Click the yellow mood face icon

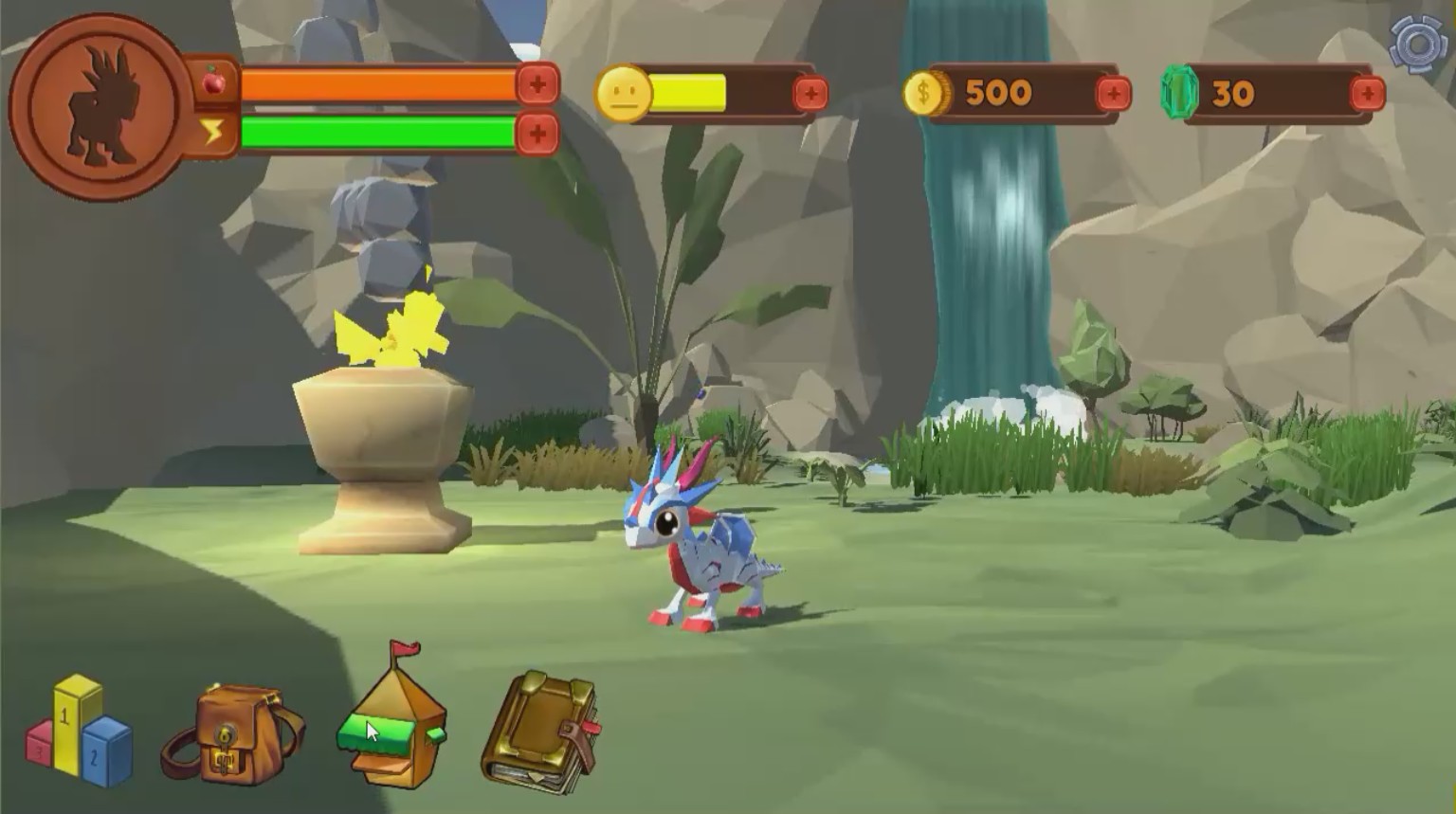click(x=621, y=91)
